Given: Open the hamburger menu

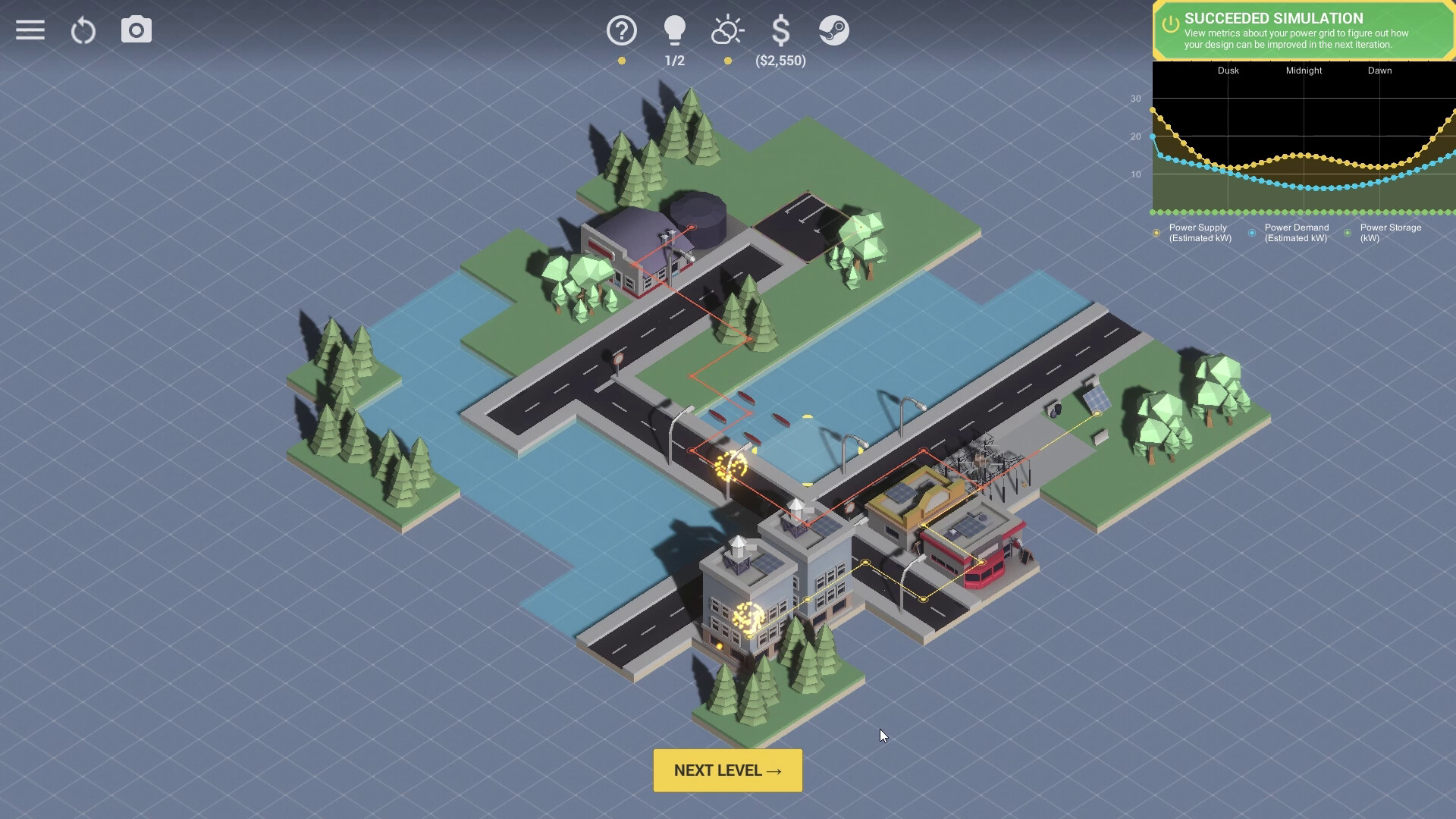Looking at the screenshot, I should [30, 30].
